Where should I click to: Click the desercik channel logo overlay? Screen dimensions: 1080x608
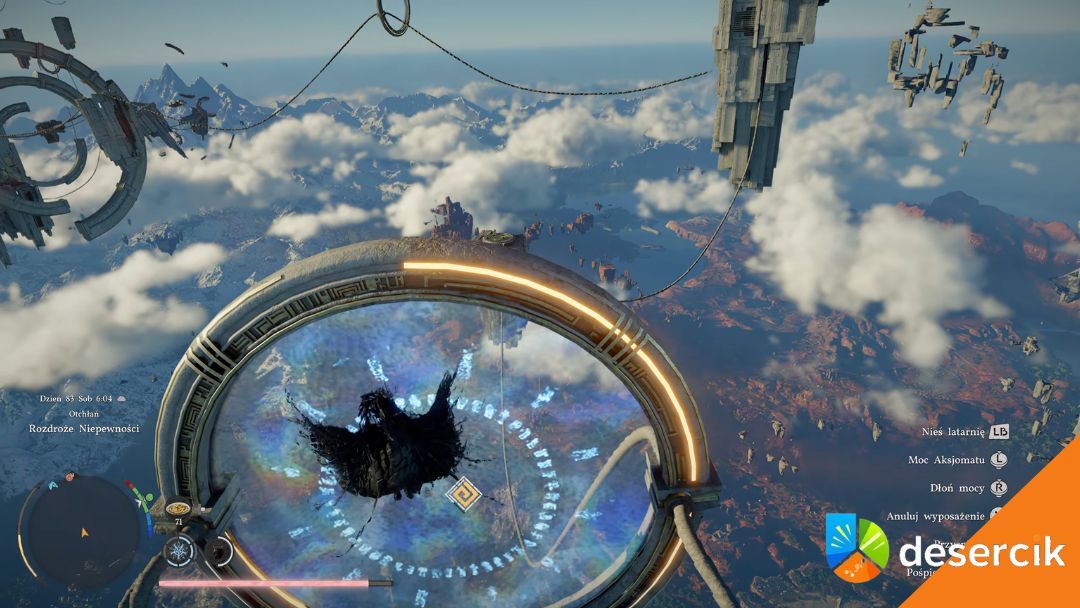(x=856, y=547)
